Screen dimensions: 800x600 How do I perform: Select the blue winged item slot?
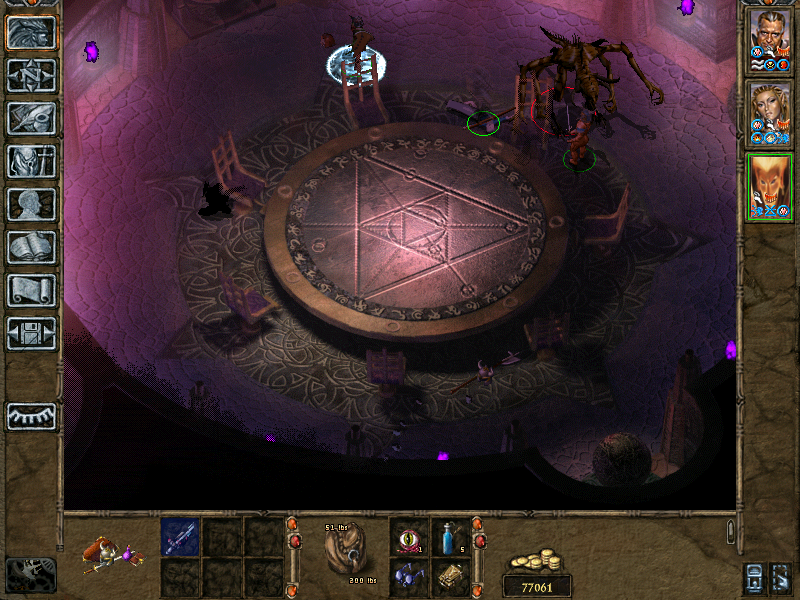click(408, 576)
